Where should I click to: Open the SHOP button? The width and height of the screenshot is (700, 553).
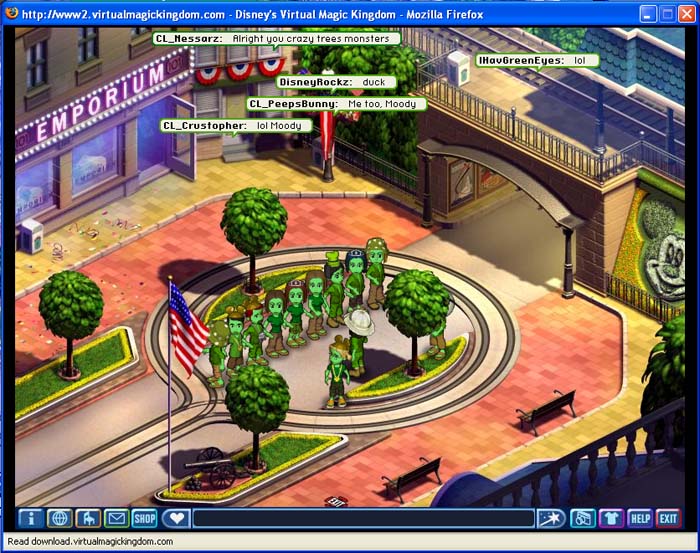point(146,518)
